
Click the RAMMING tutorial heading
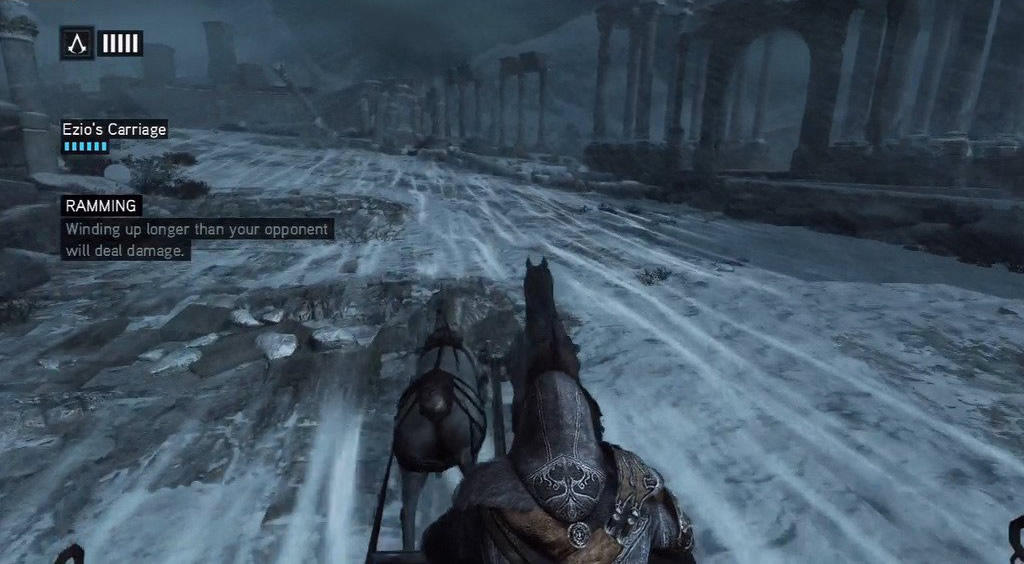click(101, 206)
